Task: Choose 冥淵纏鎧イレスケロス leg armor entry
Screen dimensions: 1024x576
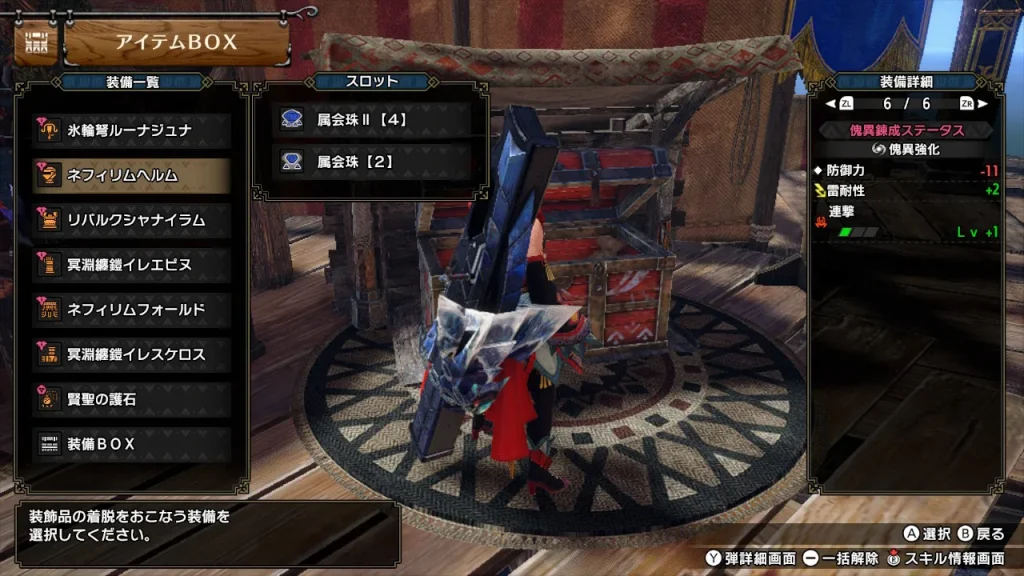Action: pos(131,354)
